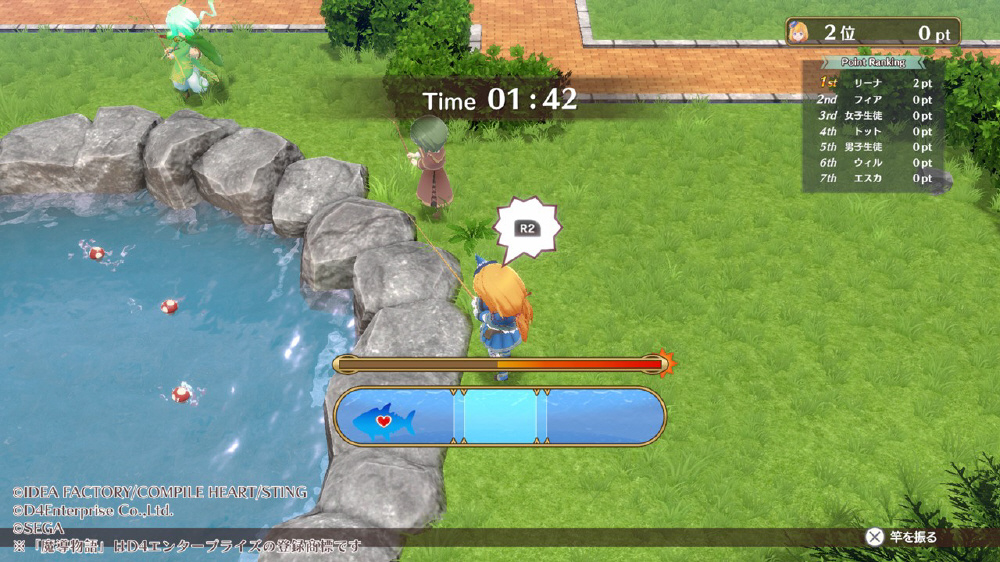Click the Point Ranking header
The height and width of the screenshot is (562, 1000).
[x=875, y=63]
